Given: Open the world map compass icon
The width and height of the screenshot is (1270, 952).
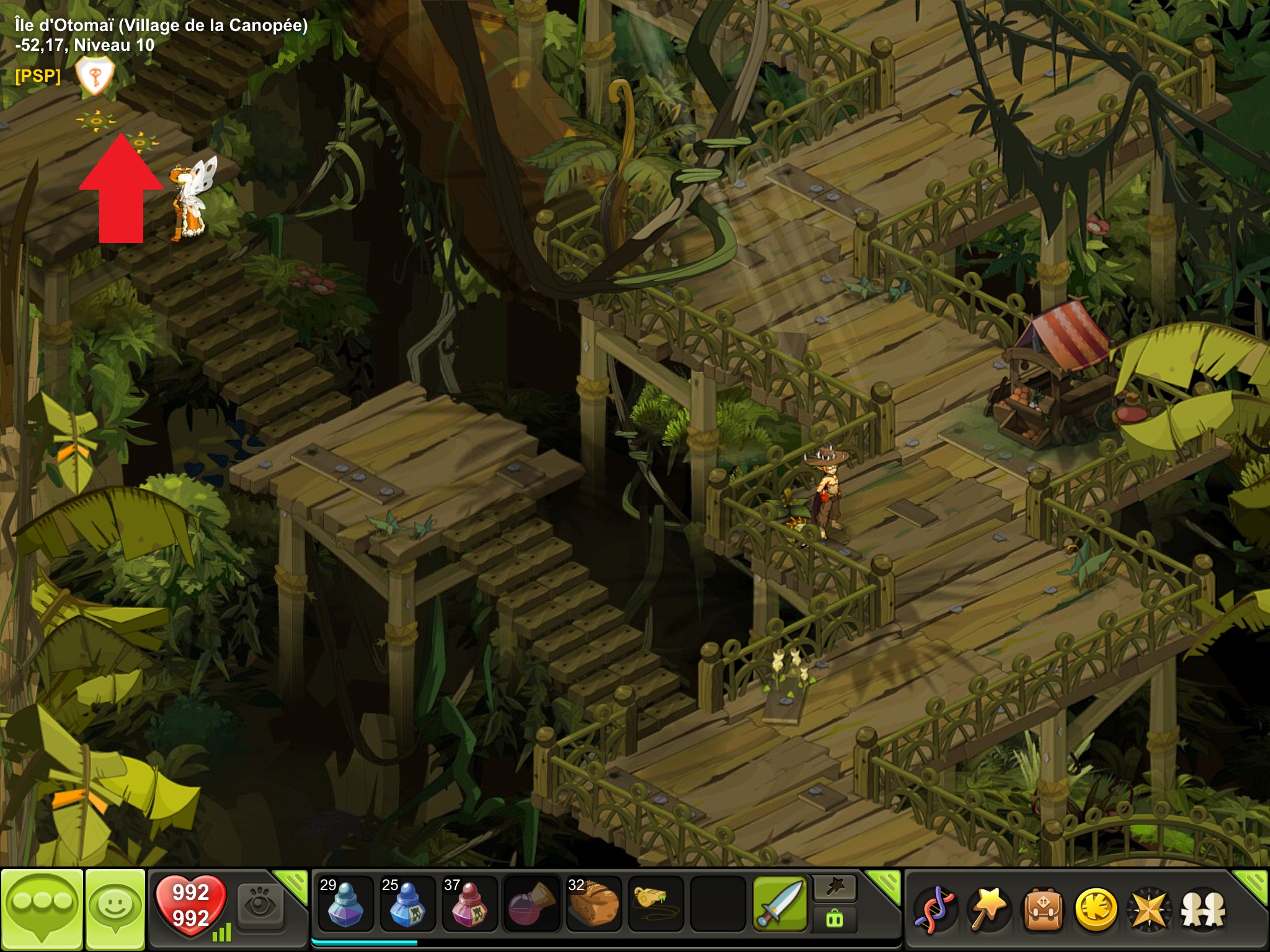Looking at the screenshot, I should 1149,910.
